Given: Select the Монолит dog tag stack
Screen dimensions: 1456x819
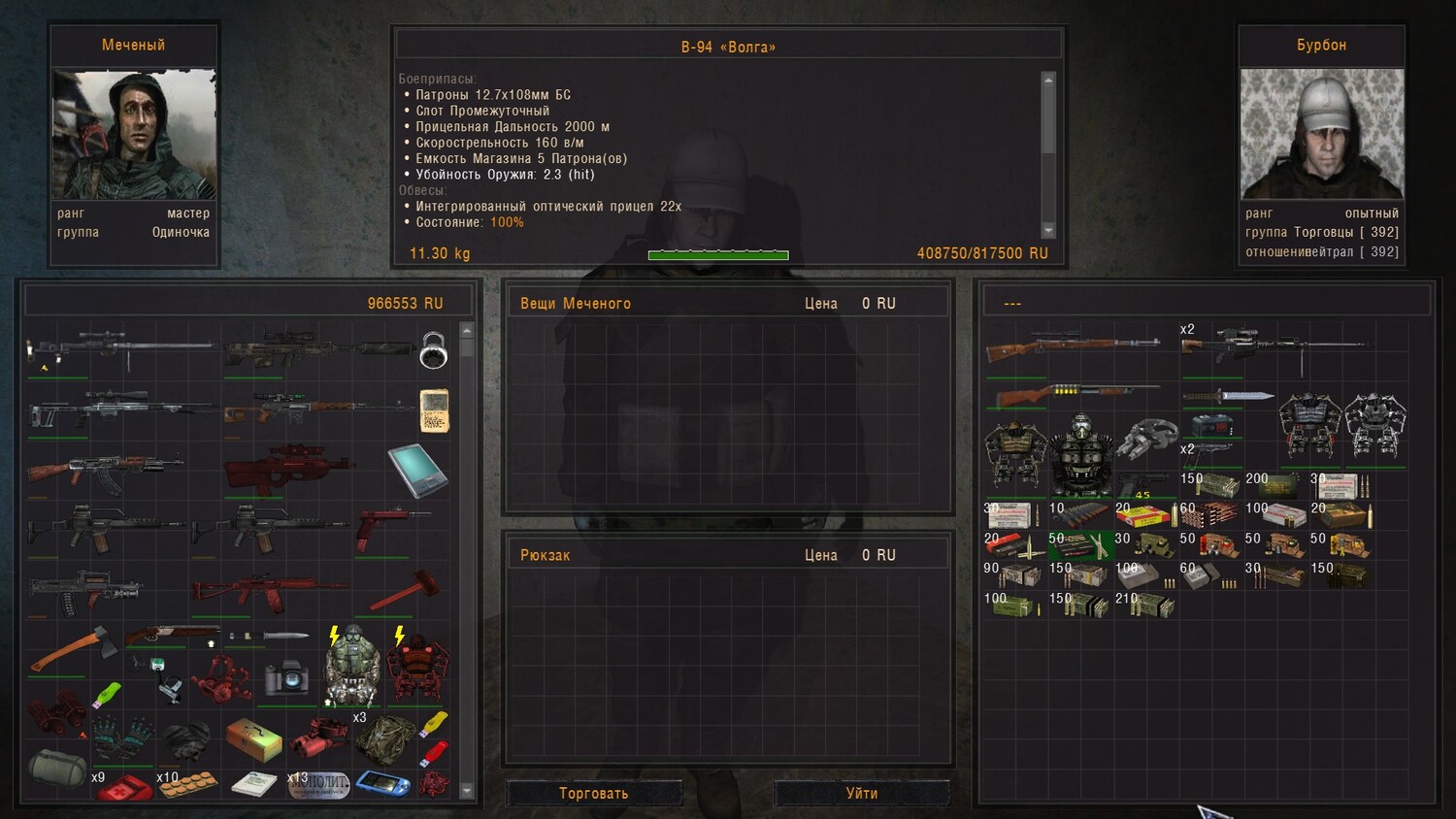Looking at the screenshot, I should point(318,784).
